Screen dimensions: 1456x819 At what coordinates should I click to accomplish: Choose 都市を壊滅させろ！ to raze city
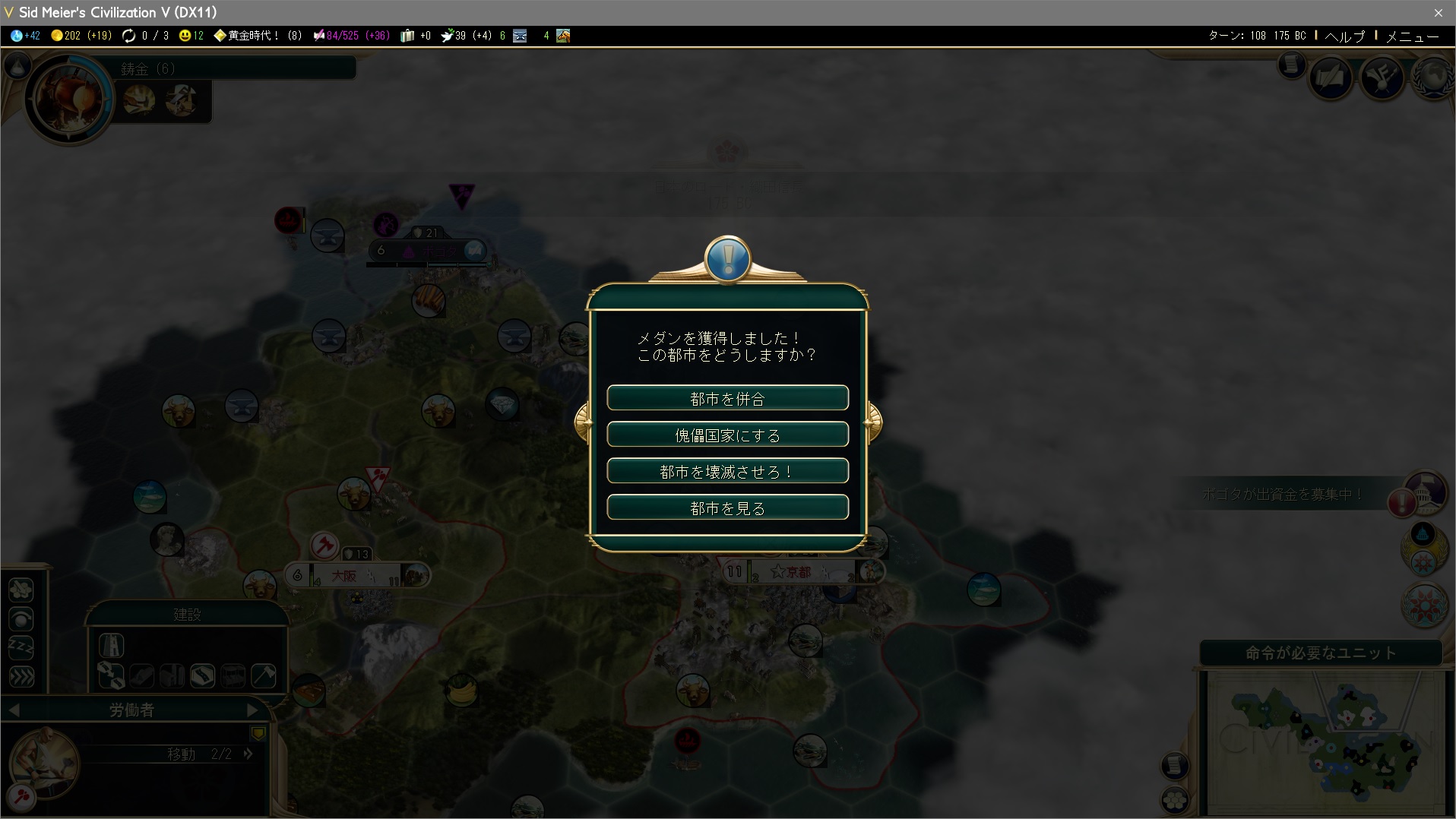point(727,471)
